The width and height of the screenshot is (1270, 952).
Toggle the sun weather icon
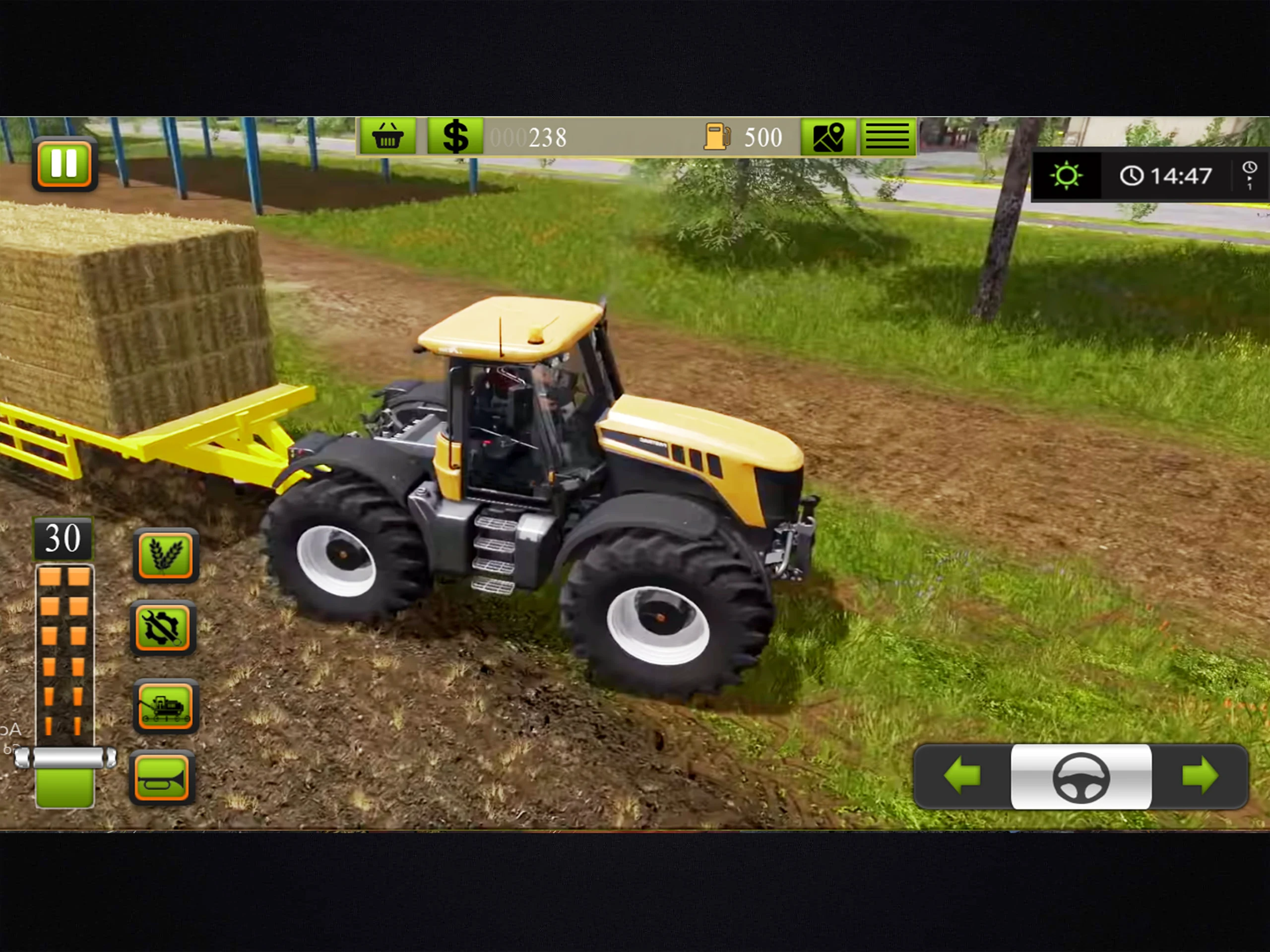click(x=1066, y=175)
